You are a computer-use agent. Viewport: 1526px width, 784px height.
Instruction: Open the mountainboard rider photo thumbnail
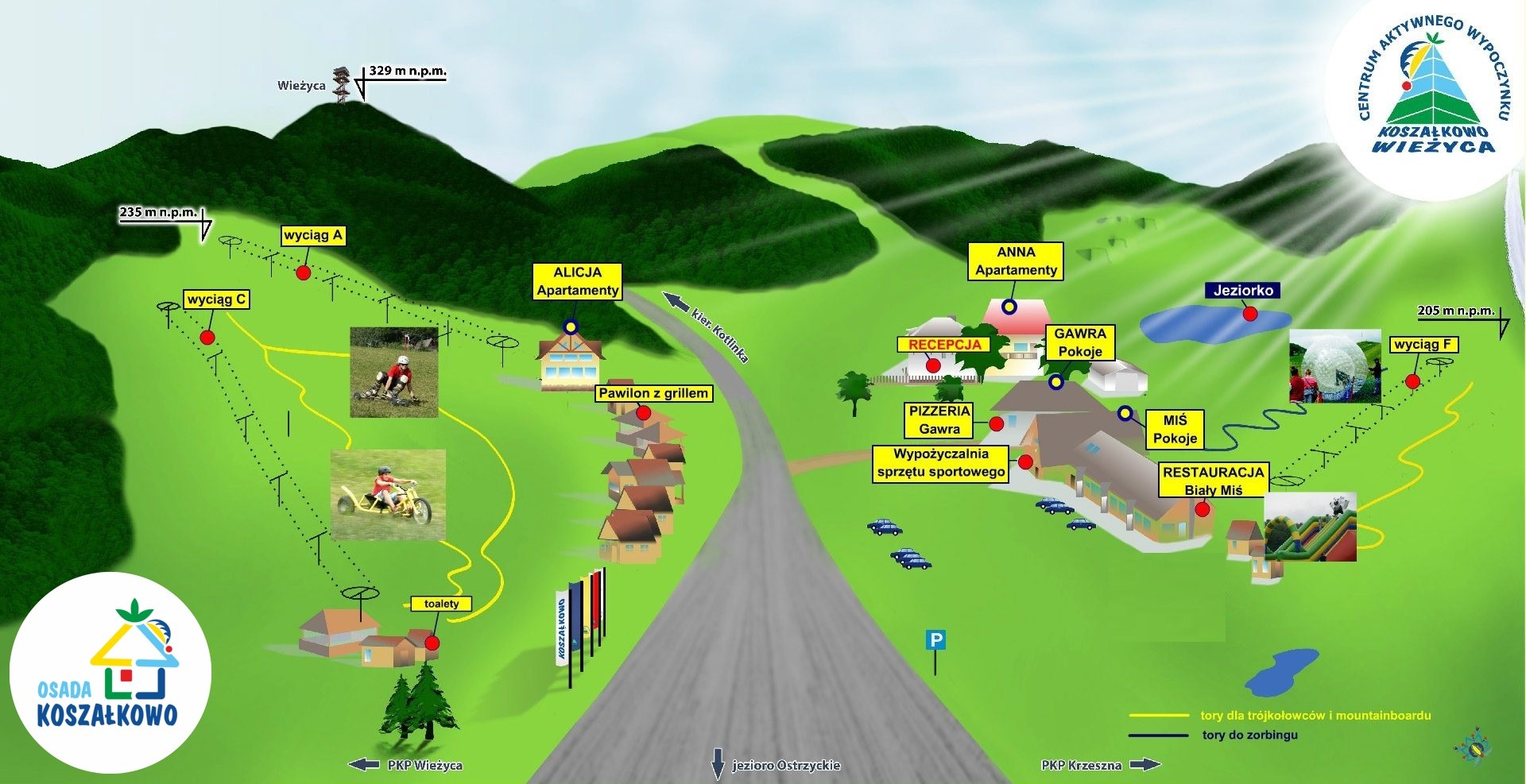(394, 372)
